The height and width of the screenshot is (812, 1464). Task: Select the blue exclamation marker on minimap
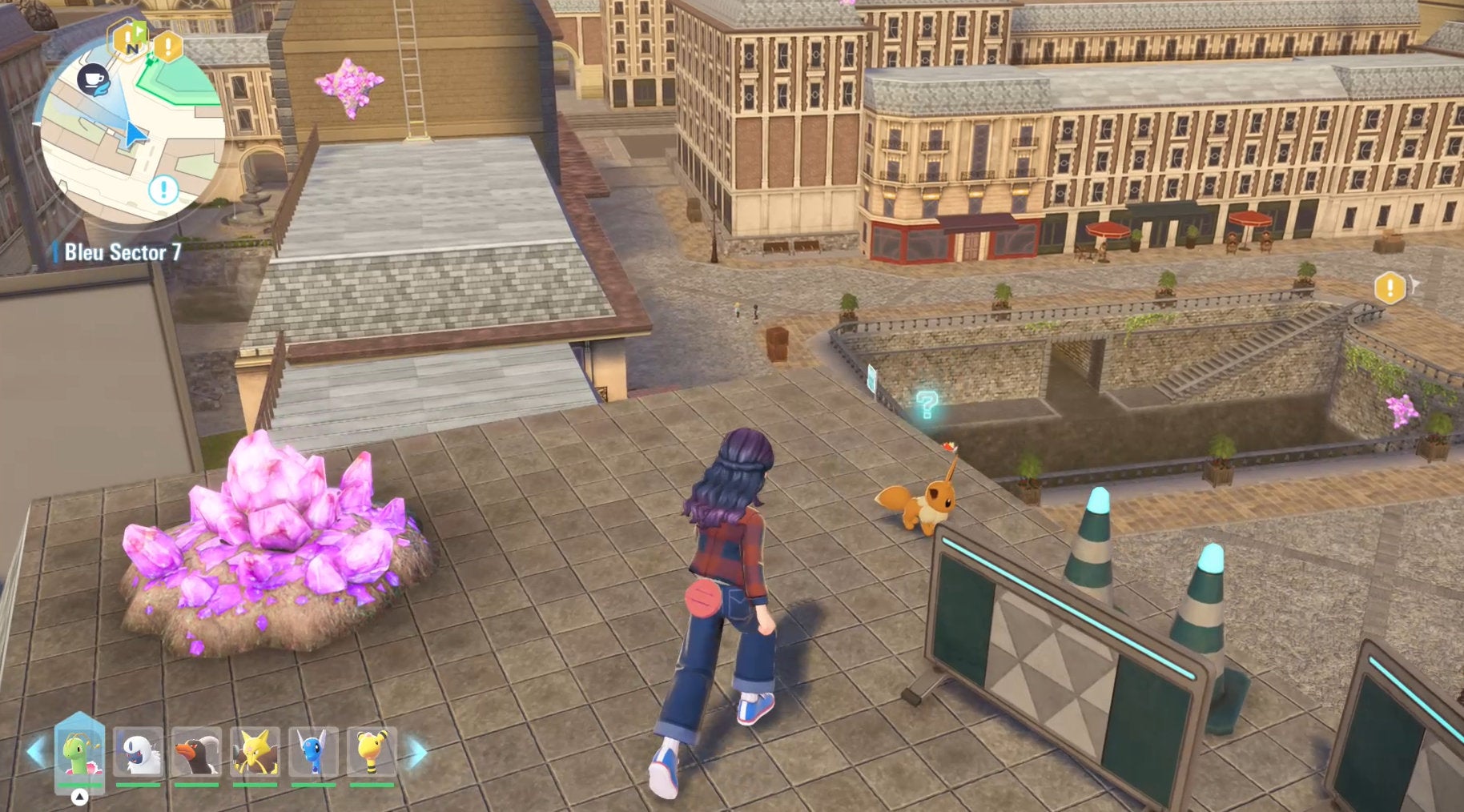click(x=163, y=190)
